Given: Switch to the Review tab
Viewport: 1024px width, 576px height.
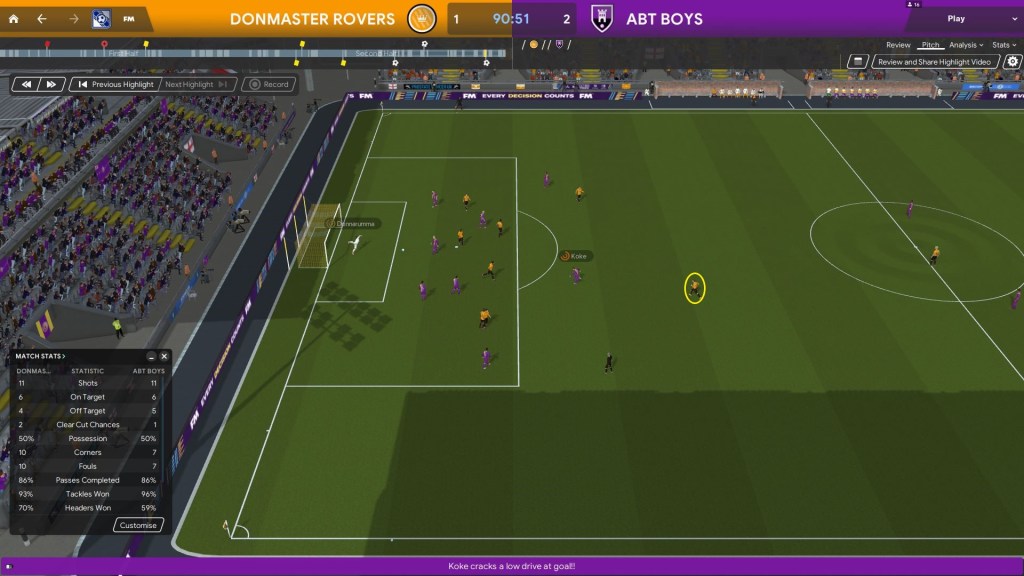Looking at the screenshot, I should coord(898,45).
